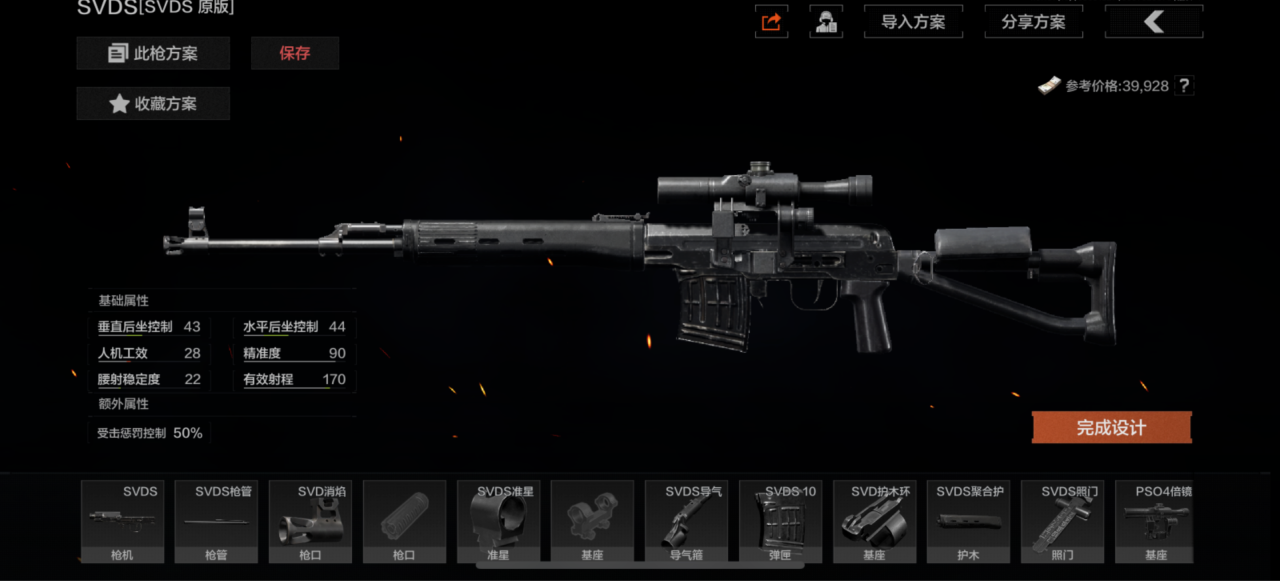
Task: Finish the build with 完成设计
Action: [1111, 428]
